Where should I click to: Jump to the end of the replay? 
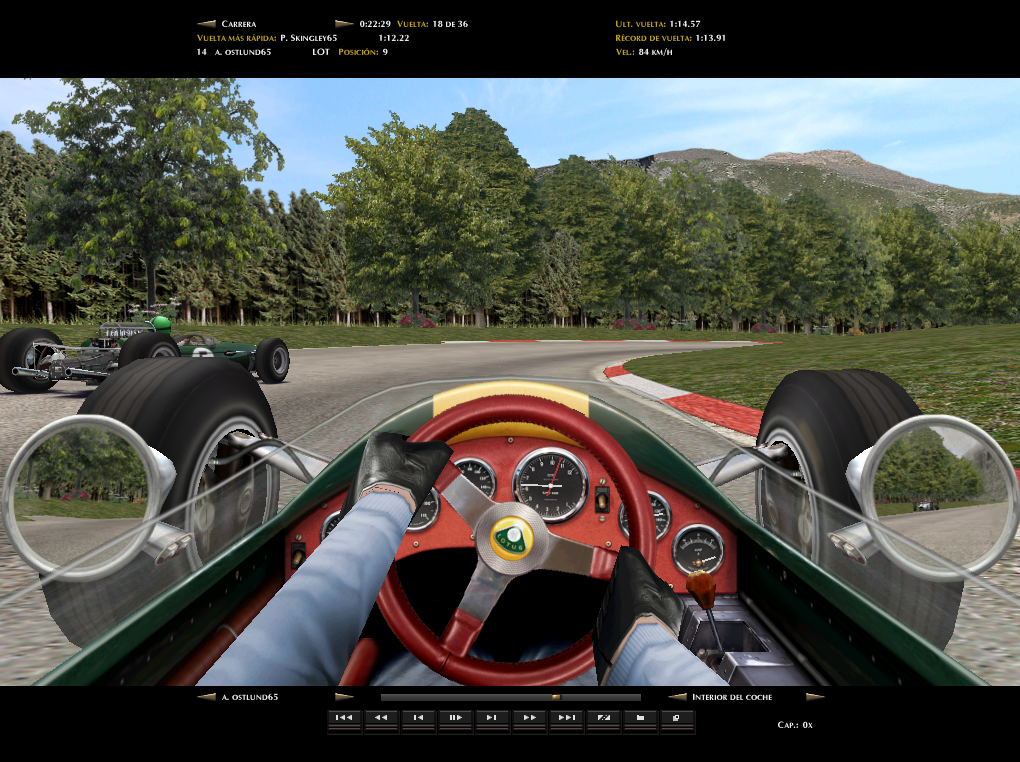click(566, 717)
